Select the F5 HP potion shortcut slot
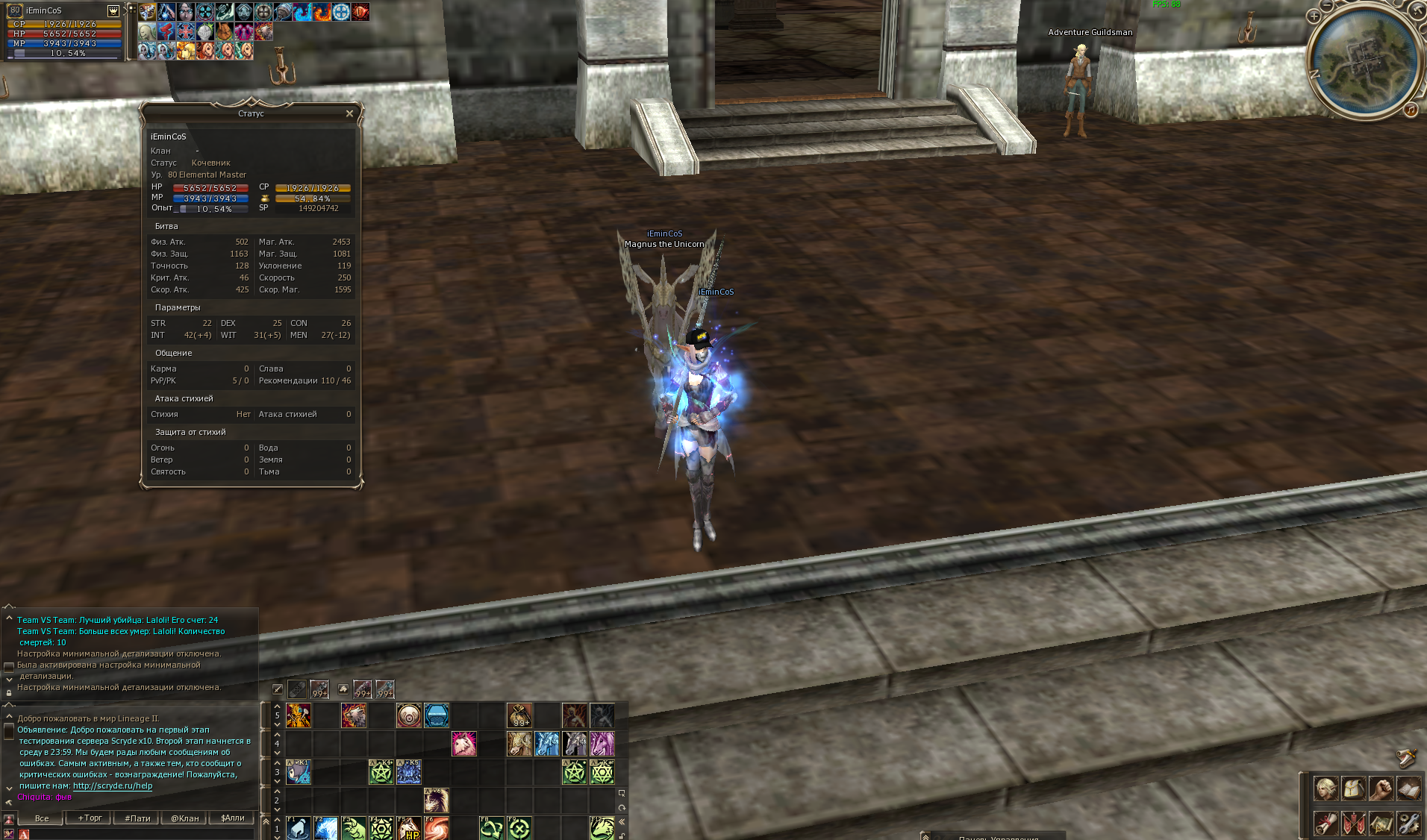Image resolution: width=1427 pixels, height=840 pixels. point(408,830)
